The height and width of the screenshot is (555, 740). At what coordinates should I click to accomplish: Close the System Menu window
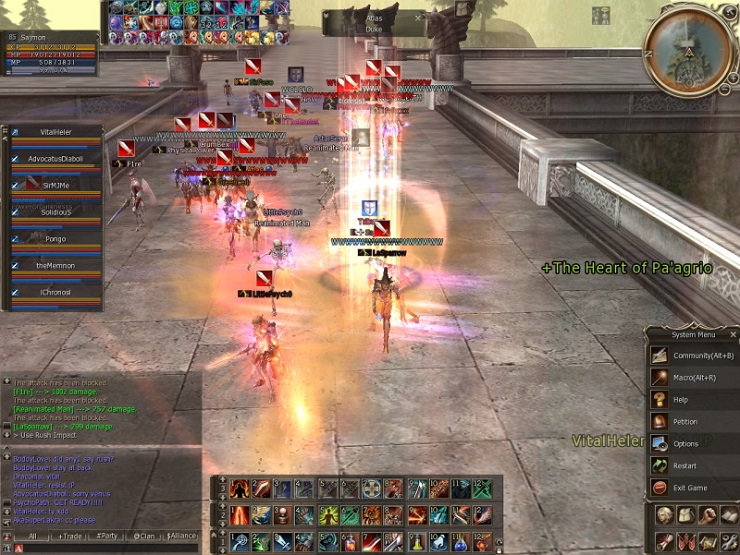coord(733,334)
